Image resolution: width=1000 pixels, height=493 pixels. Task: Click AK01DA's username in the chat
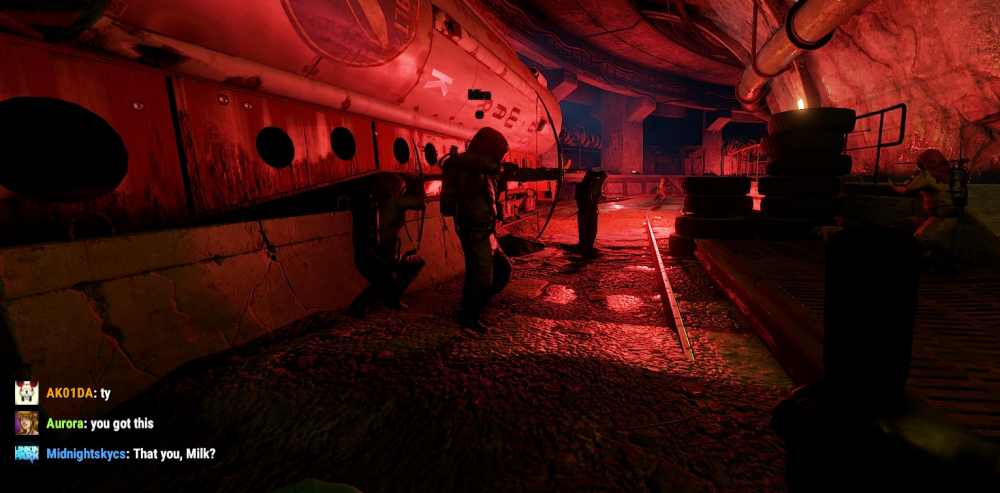70,393
